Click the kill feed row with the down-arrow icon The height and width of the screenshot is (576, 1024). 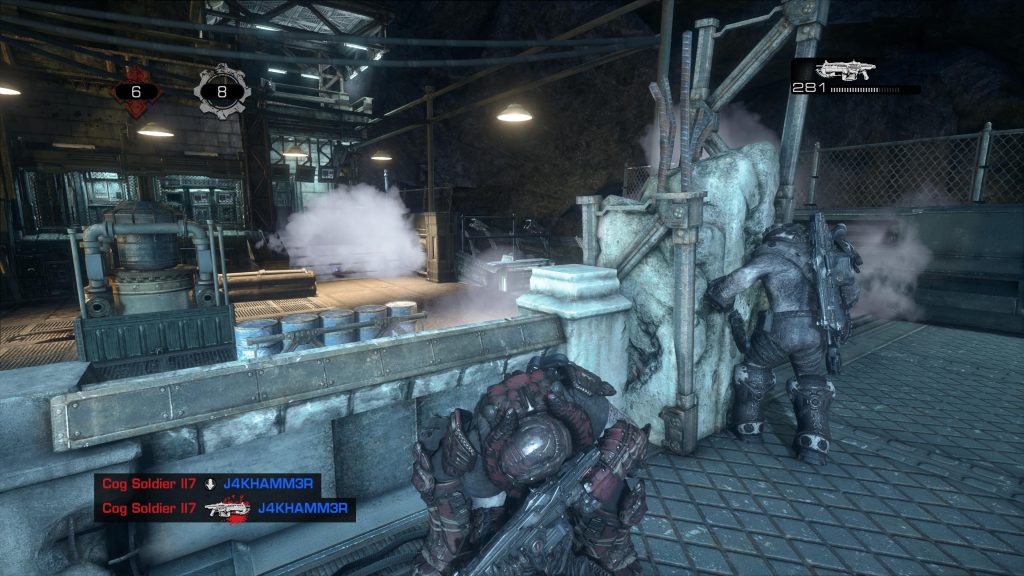point(208,485)
